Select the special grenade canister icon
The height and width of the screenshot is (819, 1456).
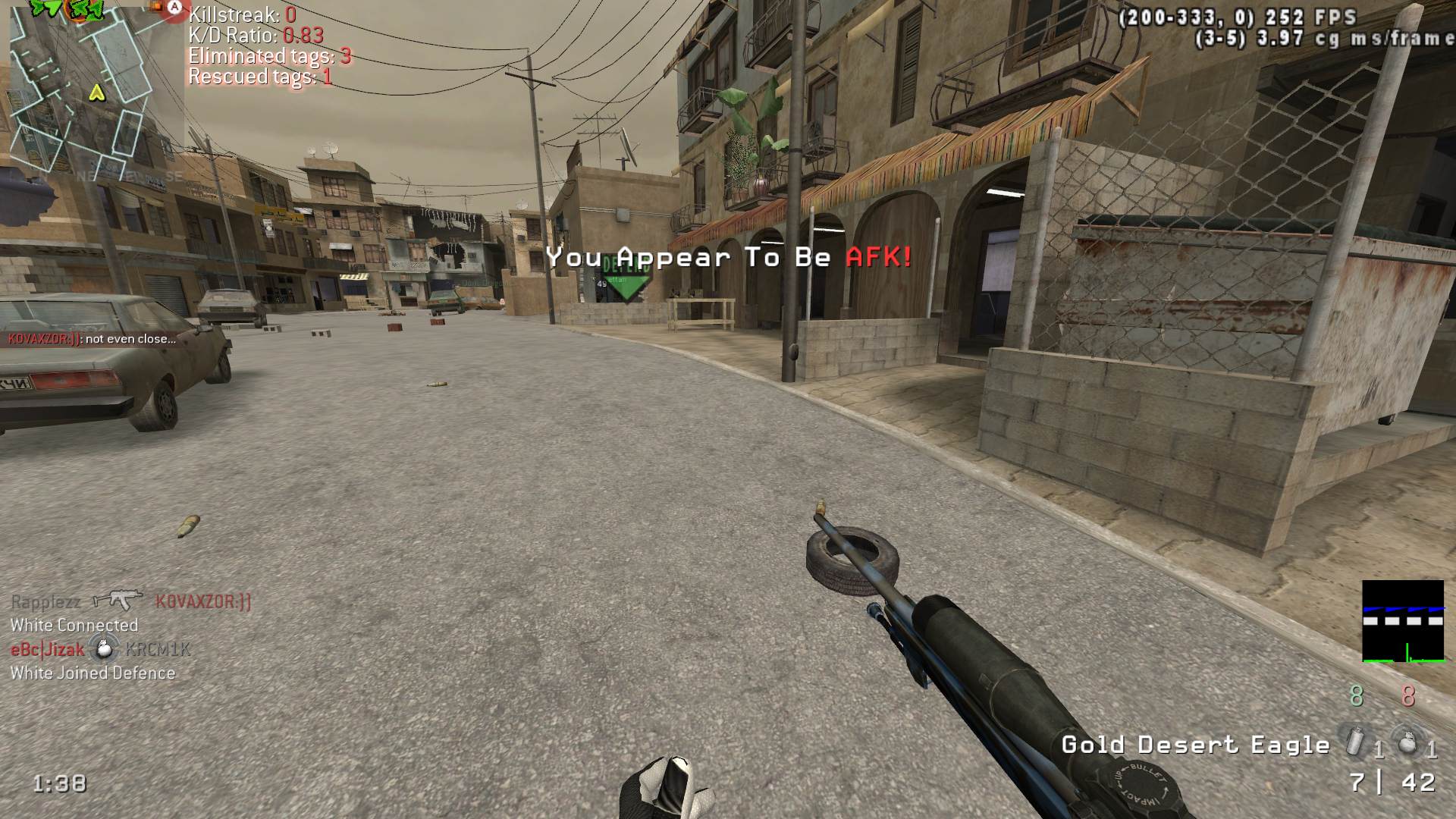click(x=1355, y=741)
